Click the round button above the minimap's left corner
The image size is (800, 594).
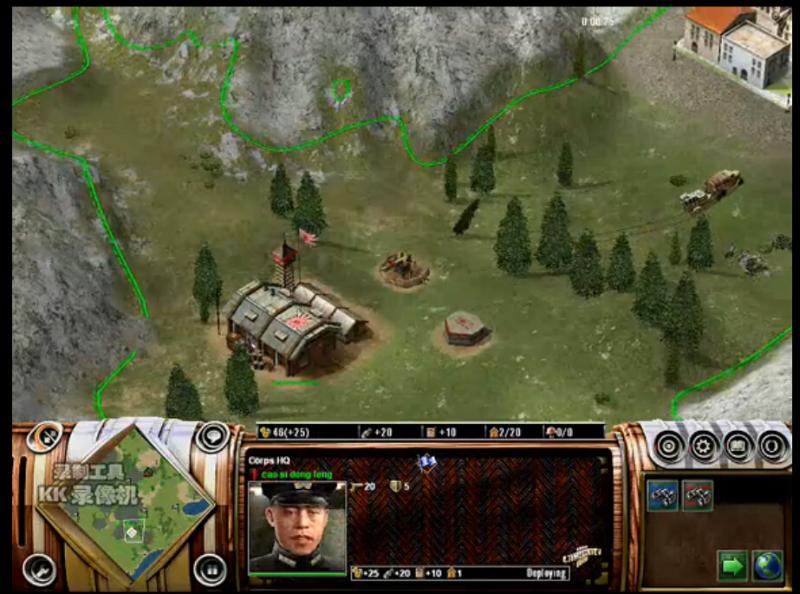coord(44,437)
